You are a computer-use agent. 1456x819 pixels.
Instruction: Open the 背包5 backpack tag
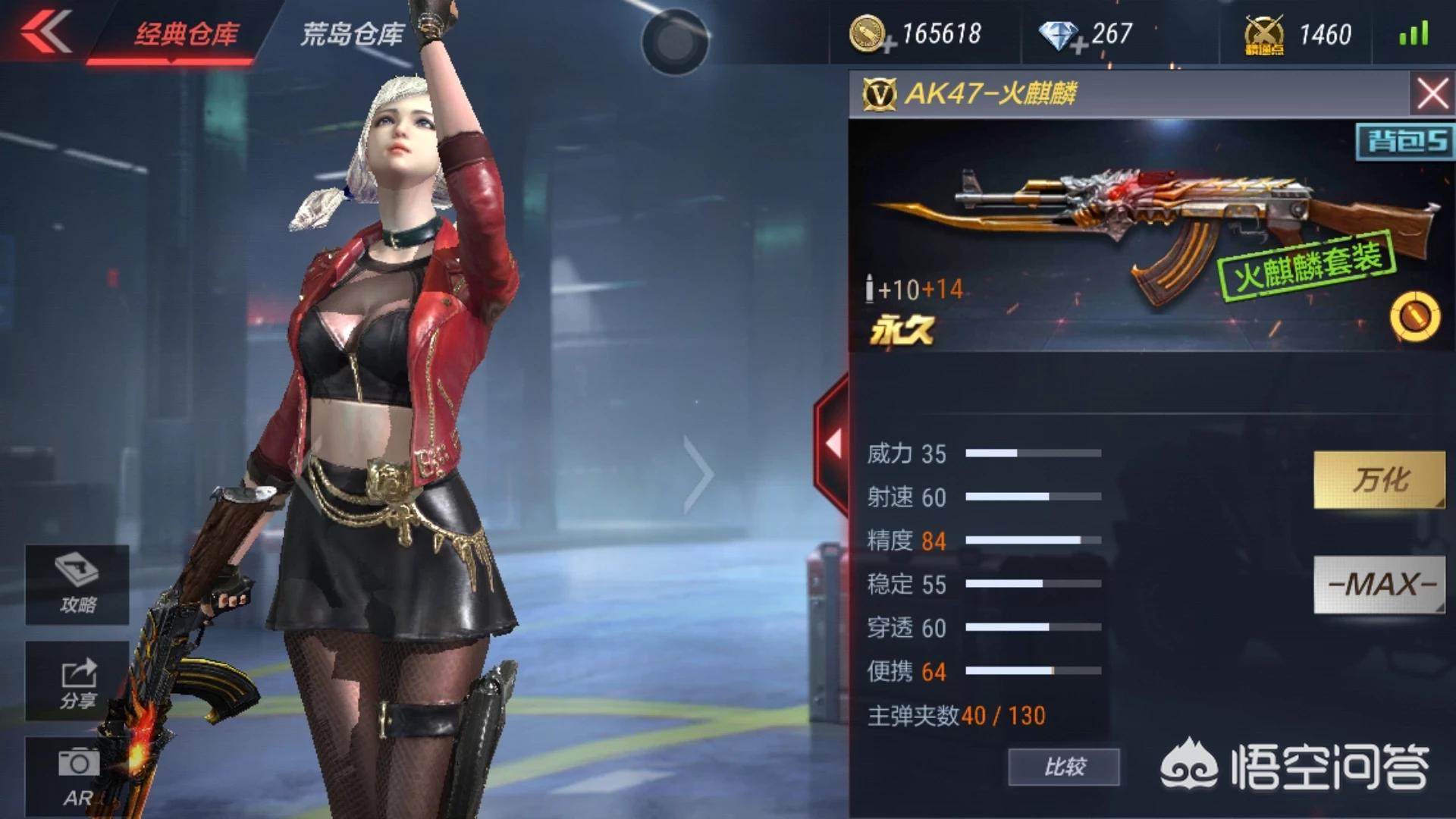click(1404, 141)
